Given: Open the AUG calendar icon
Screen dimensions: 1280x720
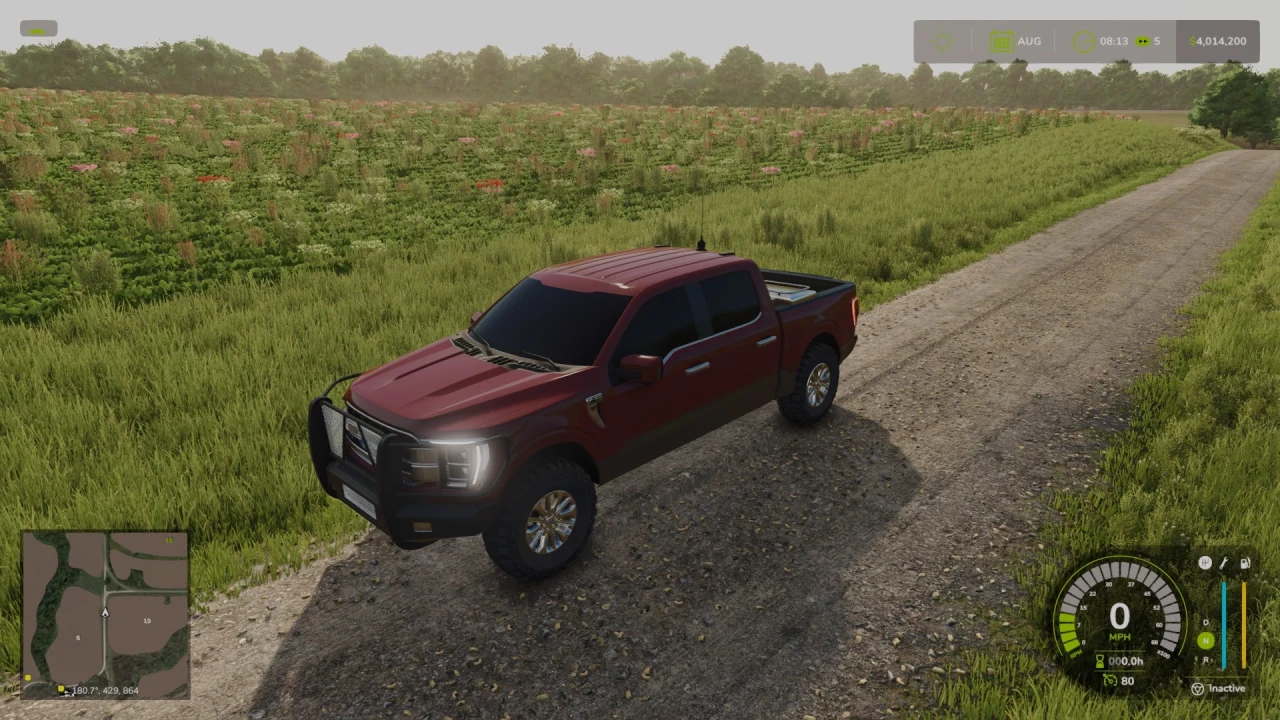Looking at the screenshot, I should click(1001, 40).
